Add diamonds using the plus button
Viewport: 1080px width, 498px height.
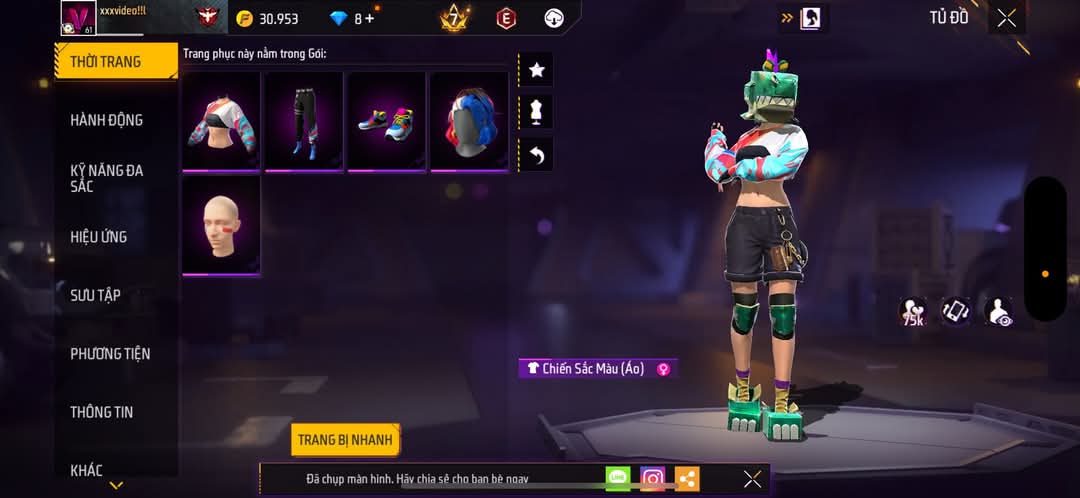(x=370, y=19)
